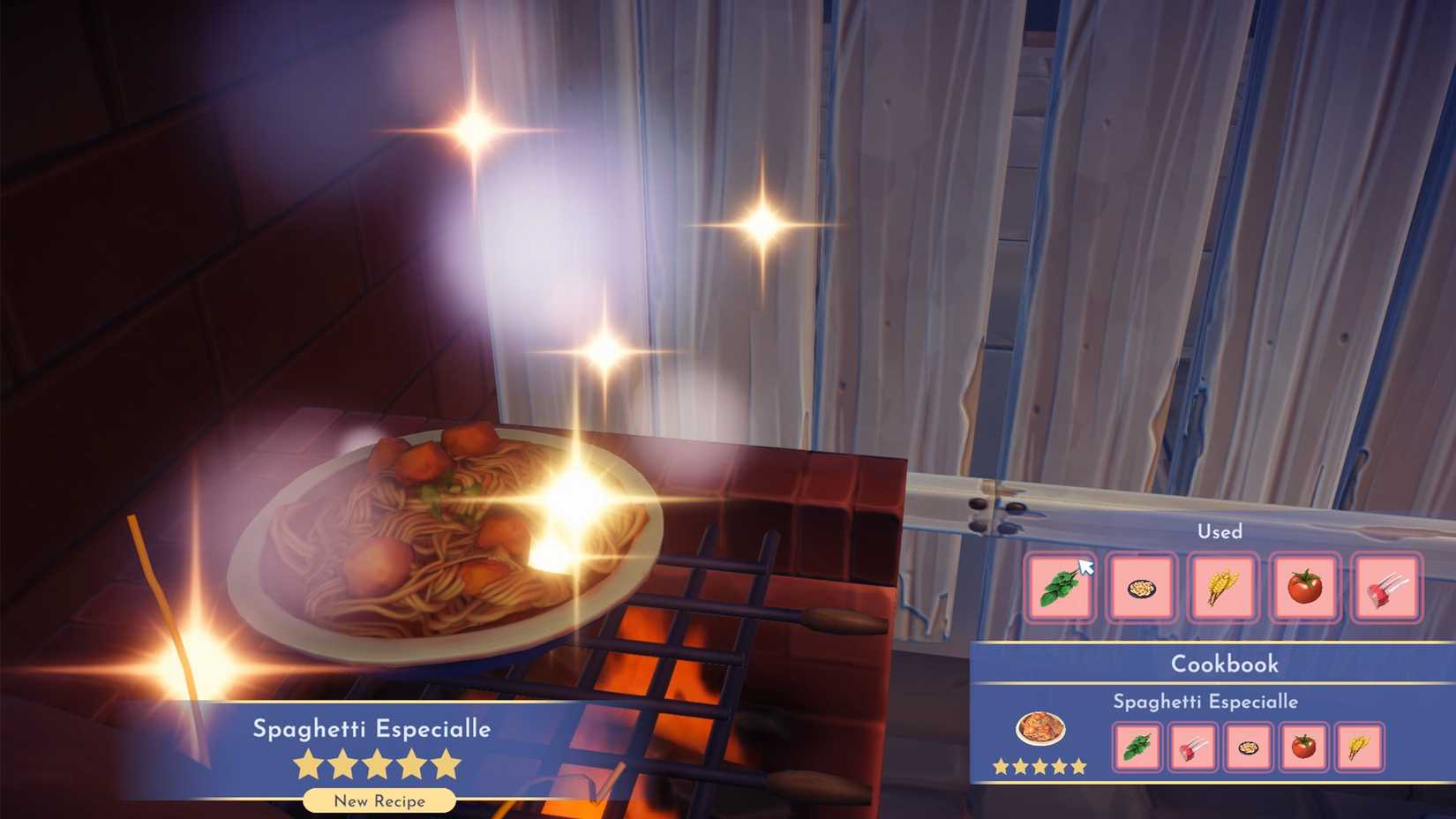The width and height of the screenshot is (1456, 819).
Task: Select the wheat icon in the Used ingredients
Action: 1222,586
